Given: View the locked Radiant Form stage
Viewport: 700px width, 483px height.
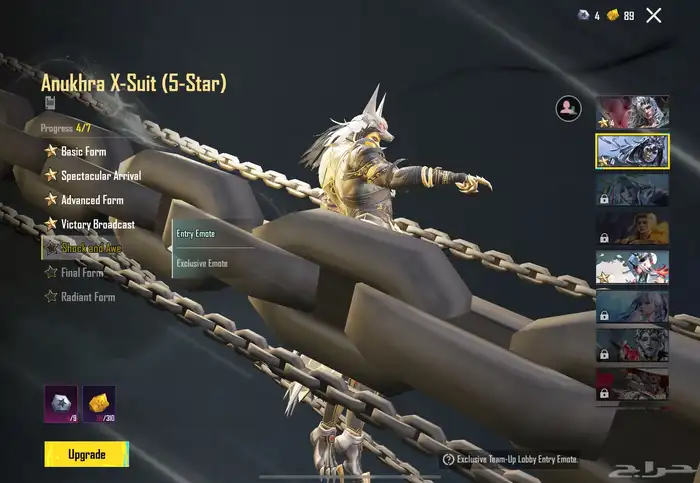Looking at the screenshot, I should coord(87,297).
